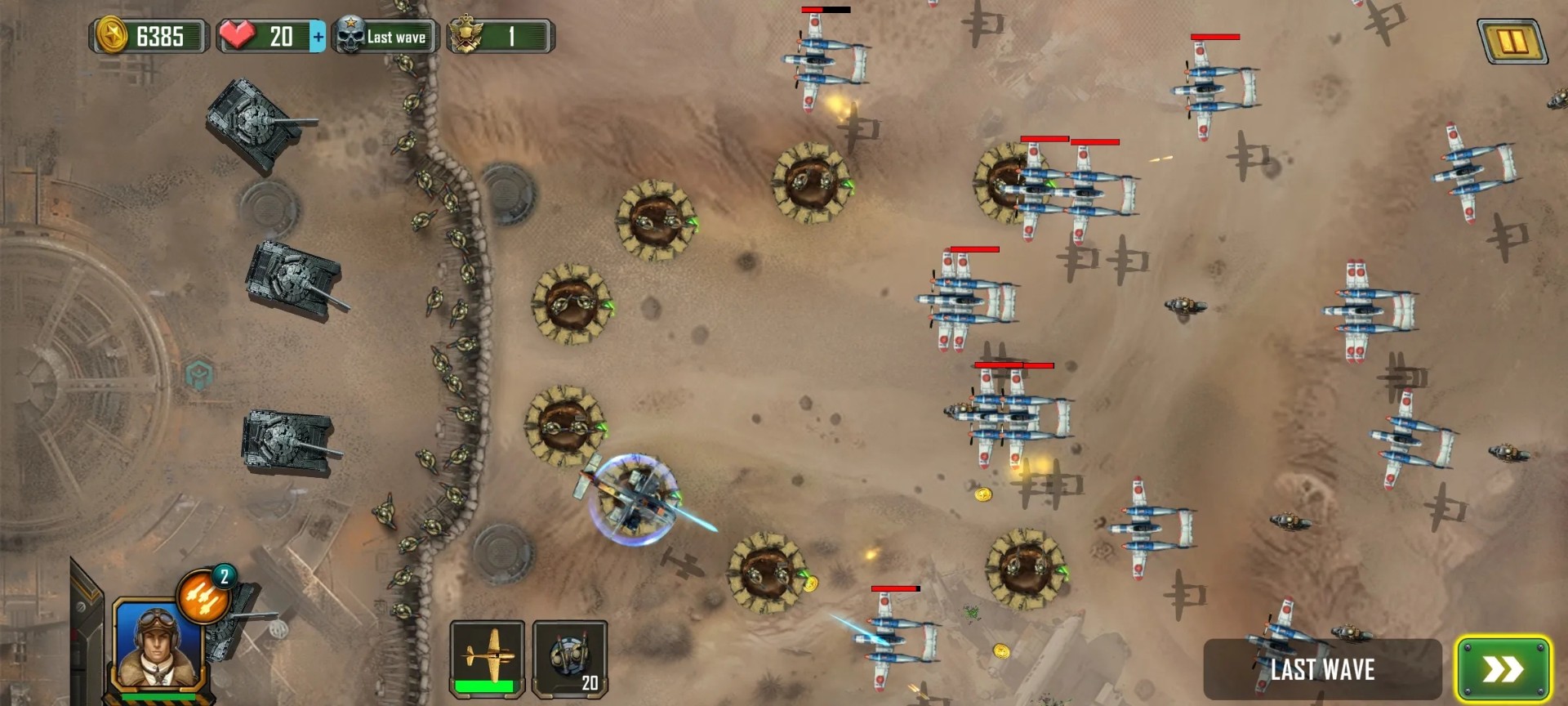Collect the gold coin near the bottom crater turret
The image size is (1568, 706).
click(x=810, y=583)
